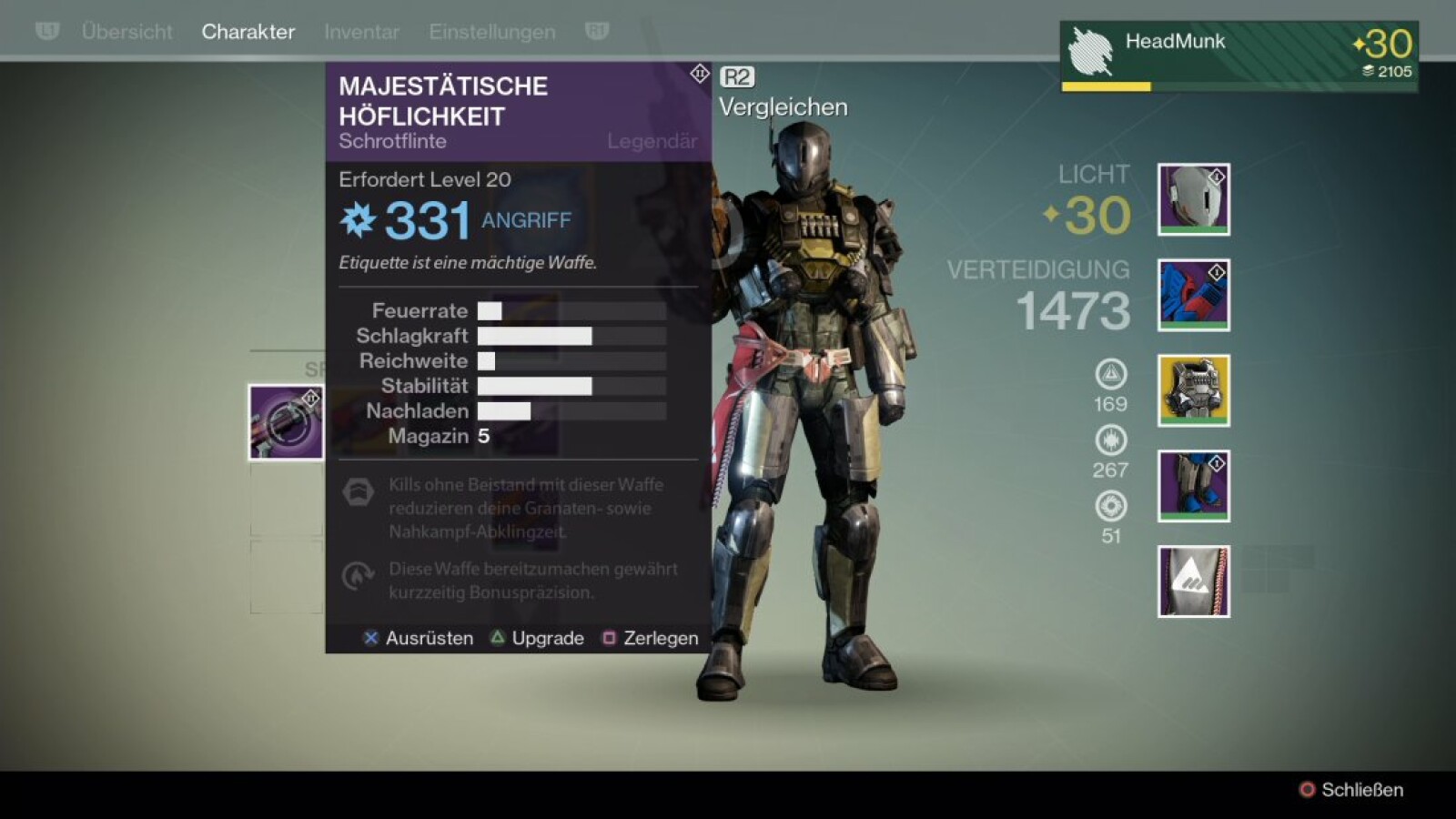
Task: Select the leg armor slot
Action: (x=1193, y=486)
